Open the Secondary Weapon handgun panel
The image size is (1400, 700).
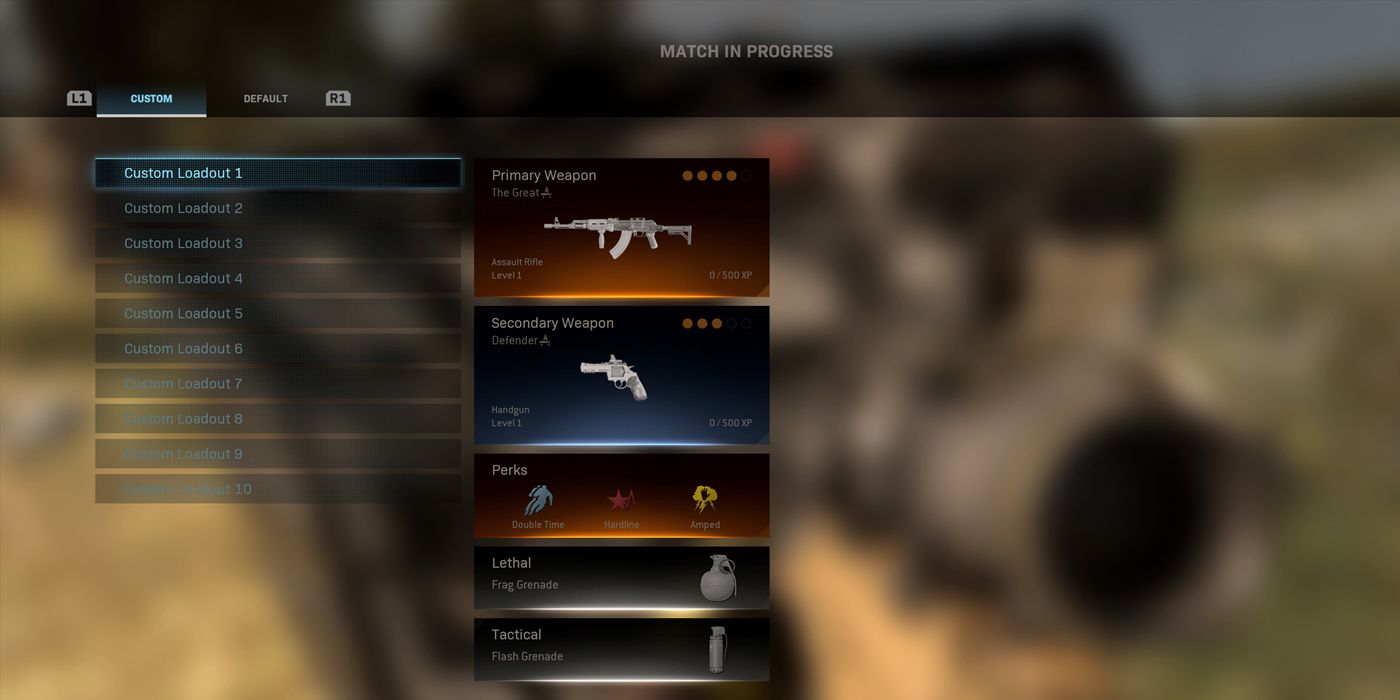coord(621,375)
